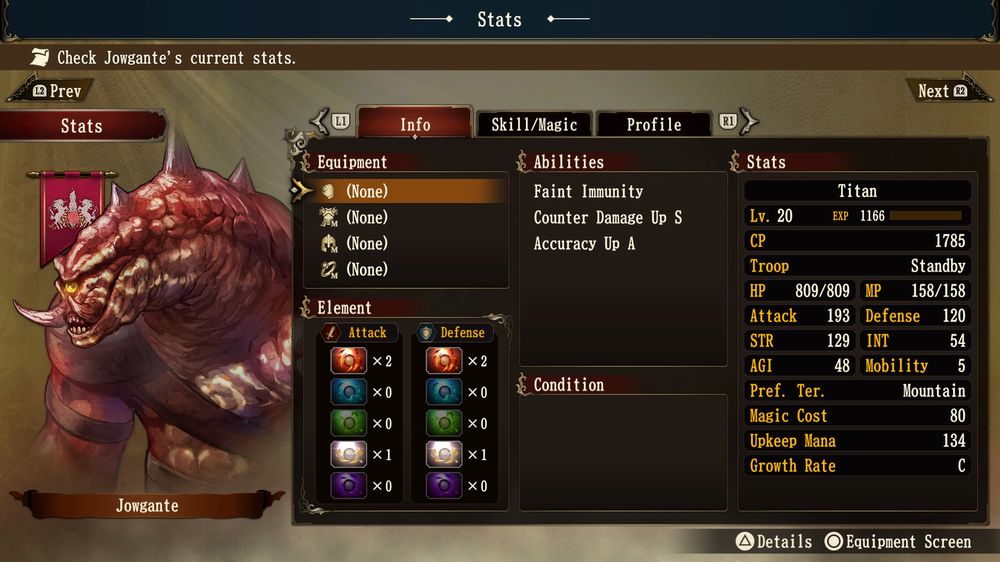Select the Counter Damage Up S ability
Viewport: 1000px width, 562px height.
click(x=607, y=217)
